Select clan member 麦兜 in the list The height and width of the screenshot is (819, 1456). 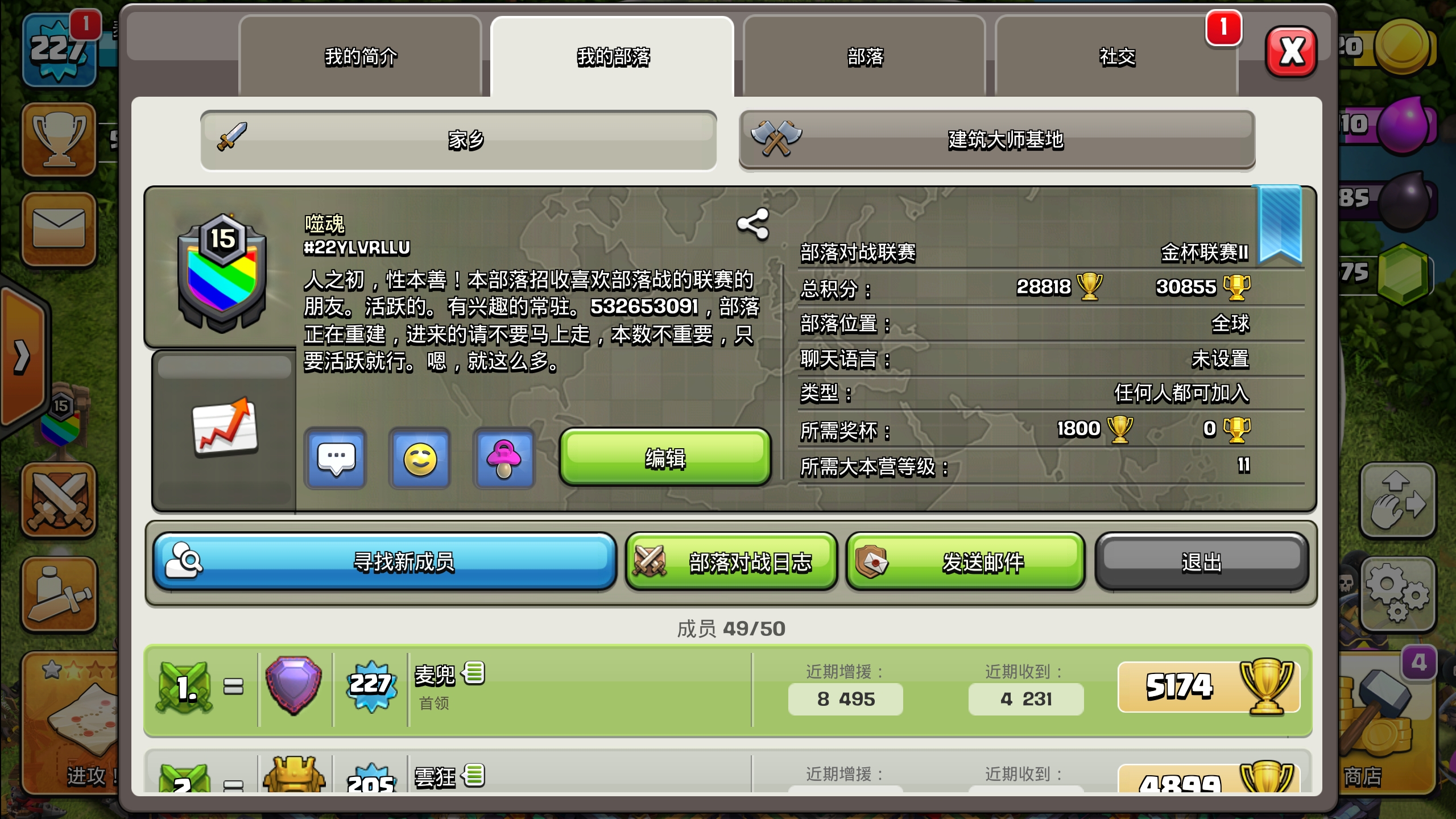pyautogui.click(x=438, y=688)
